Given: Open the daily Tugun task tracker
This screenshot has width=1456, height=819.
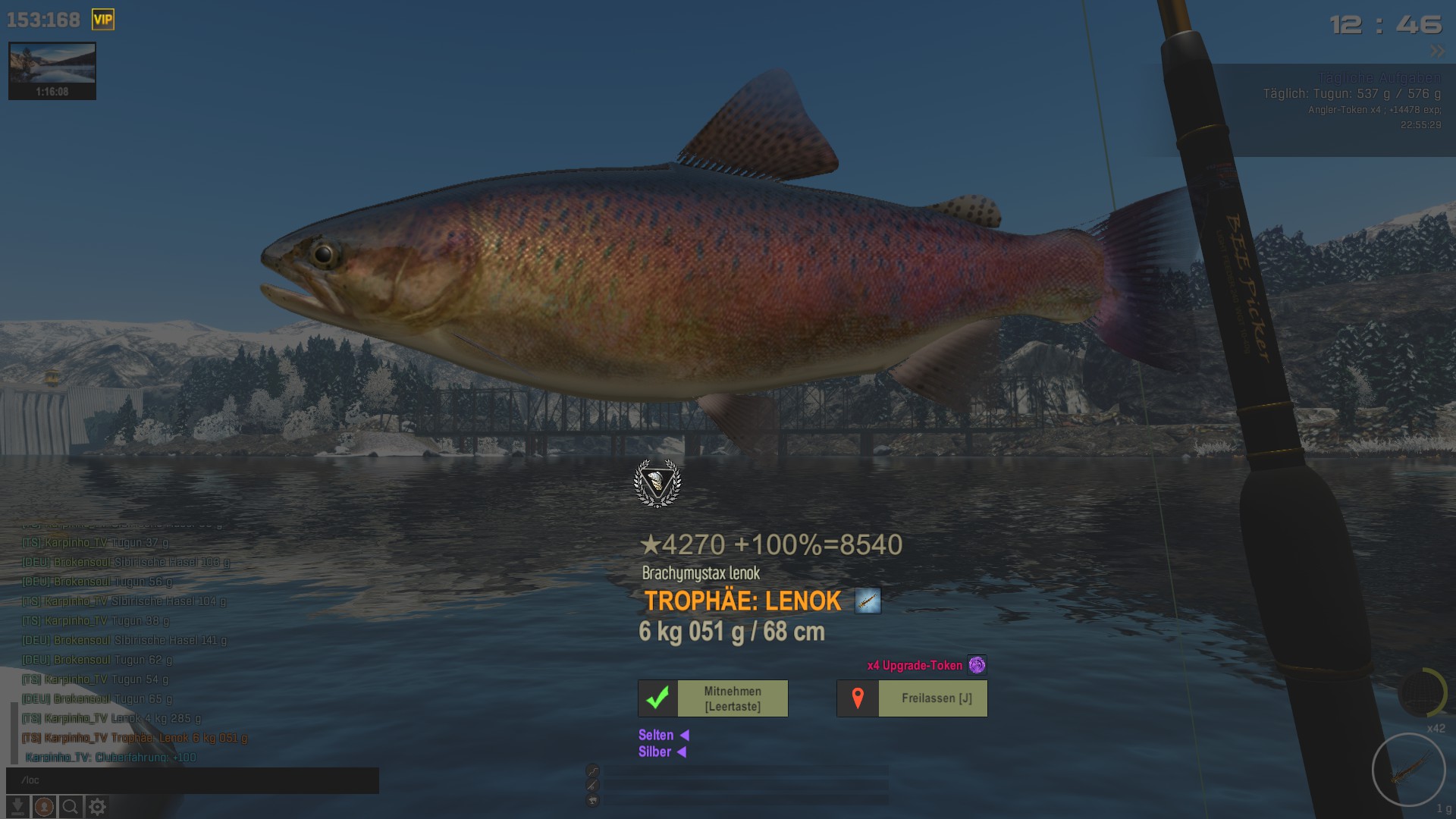Looking at the screenshot, I should click(1351, 94).
